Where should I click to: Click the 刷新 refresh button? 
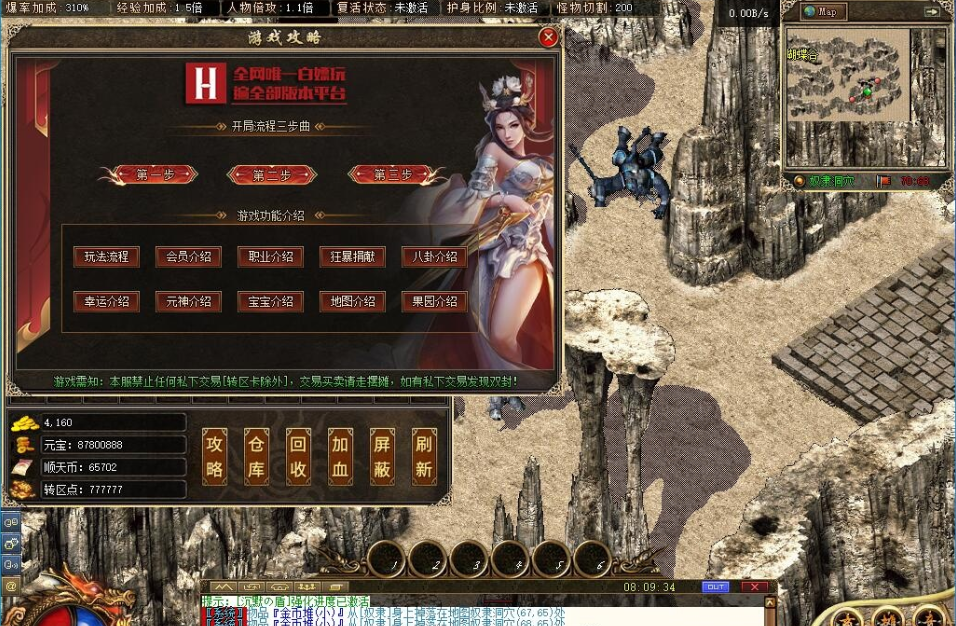click(424, 457)
